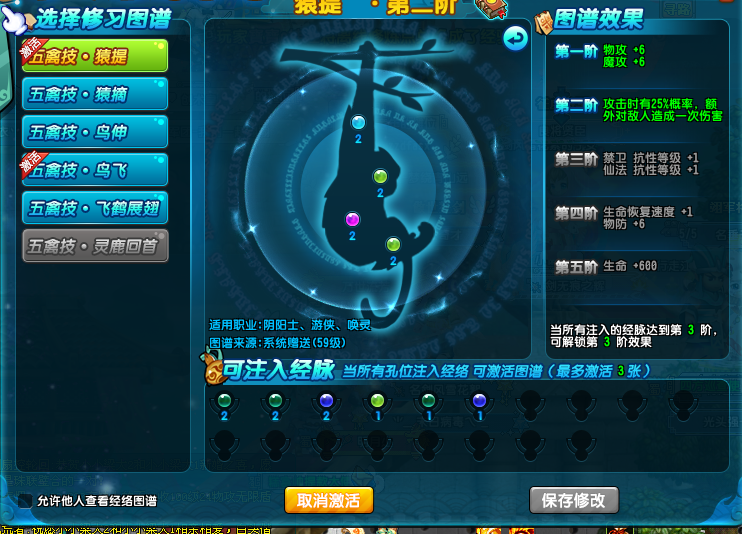Select the blue acupoint orb on the monkey
The image size is (742, 534).
(x=358, y=122)
